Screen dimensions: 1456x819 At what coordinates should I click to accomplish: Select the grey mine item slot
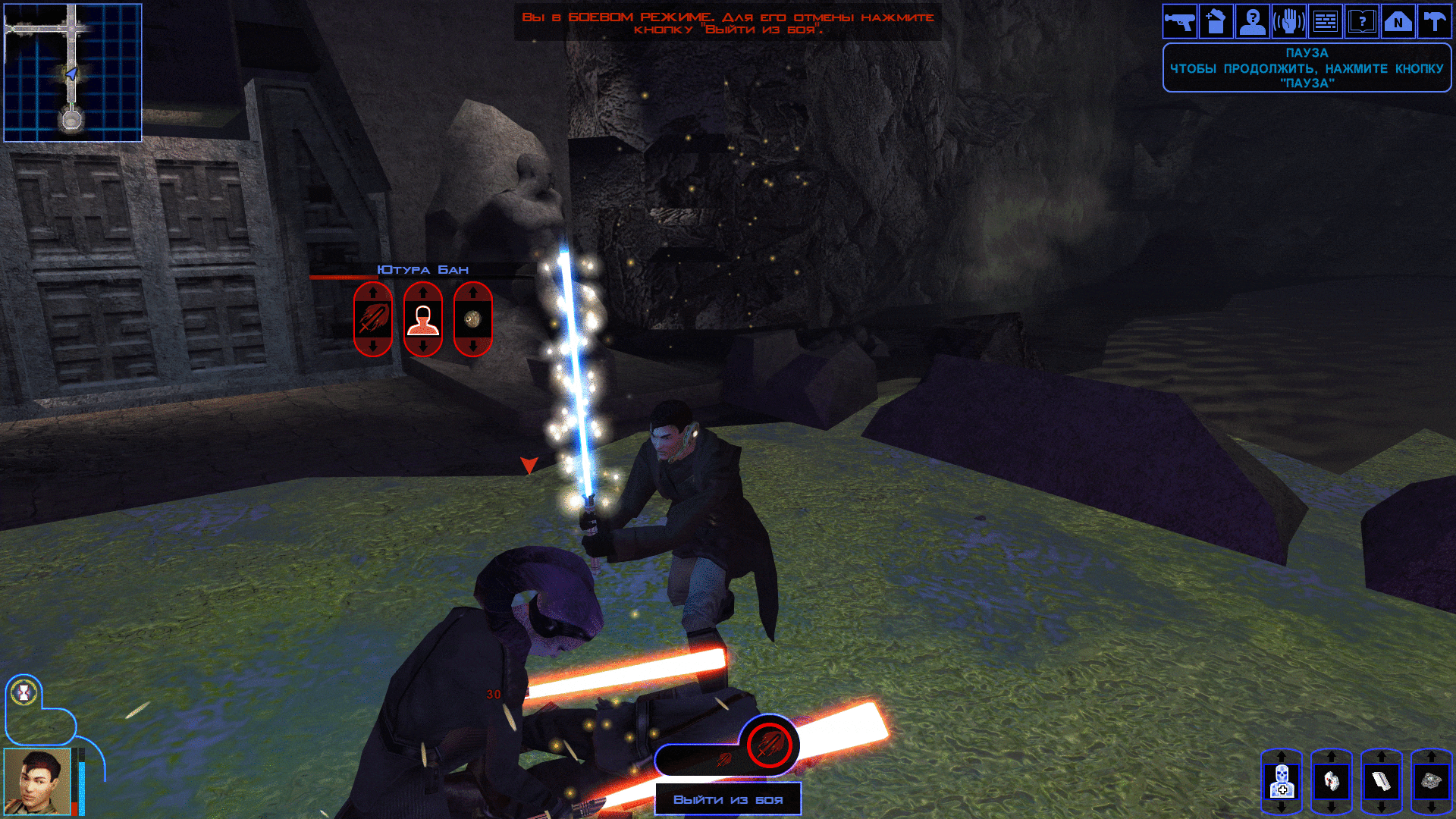(x=1431, y=781)
